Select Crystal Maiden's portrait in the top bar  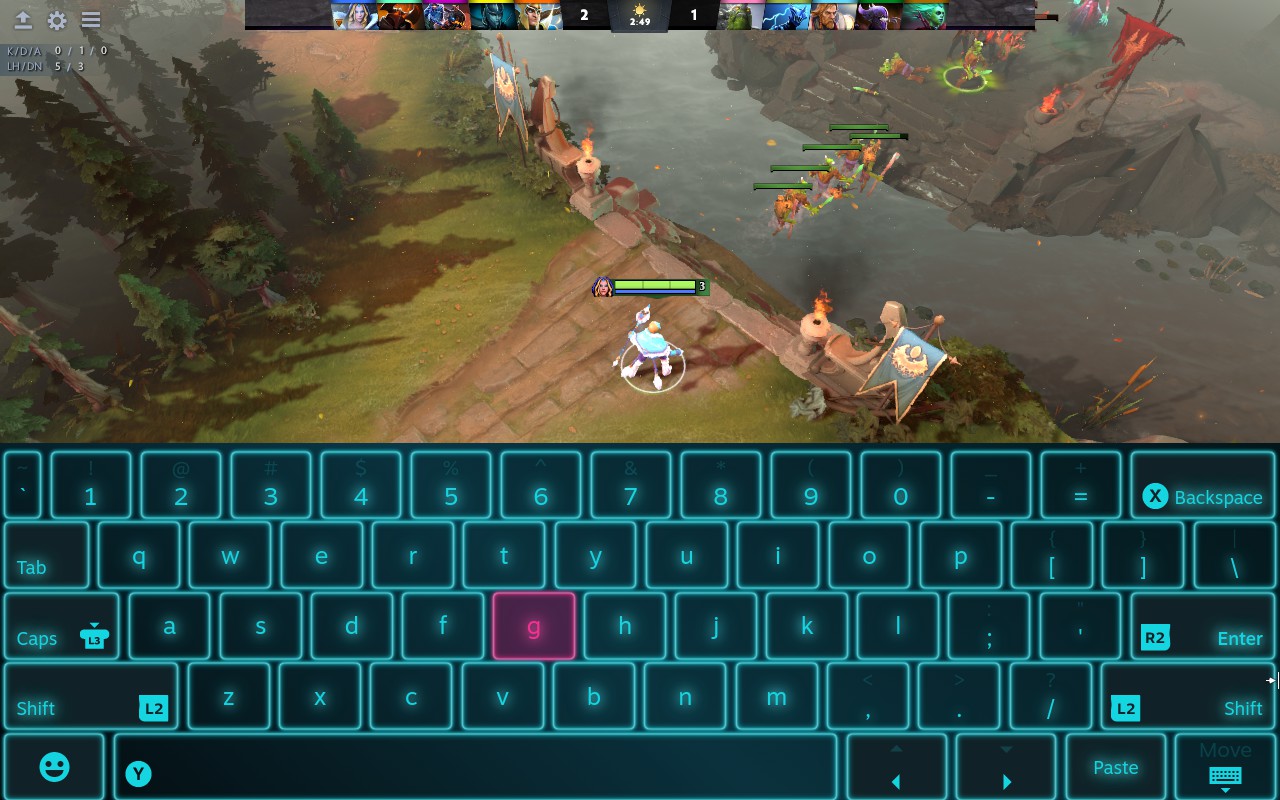pos(352,15)
